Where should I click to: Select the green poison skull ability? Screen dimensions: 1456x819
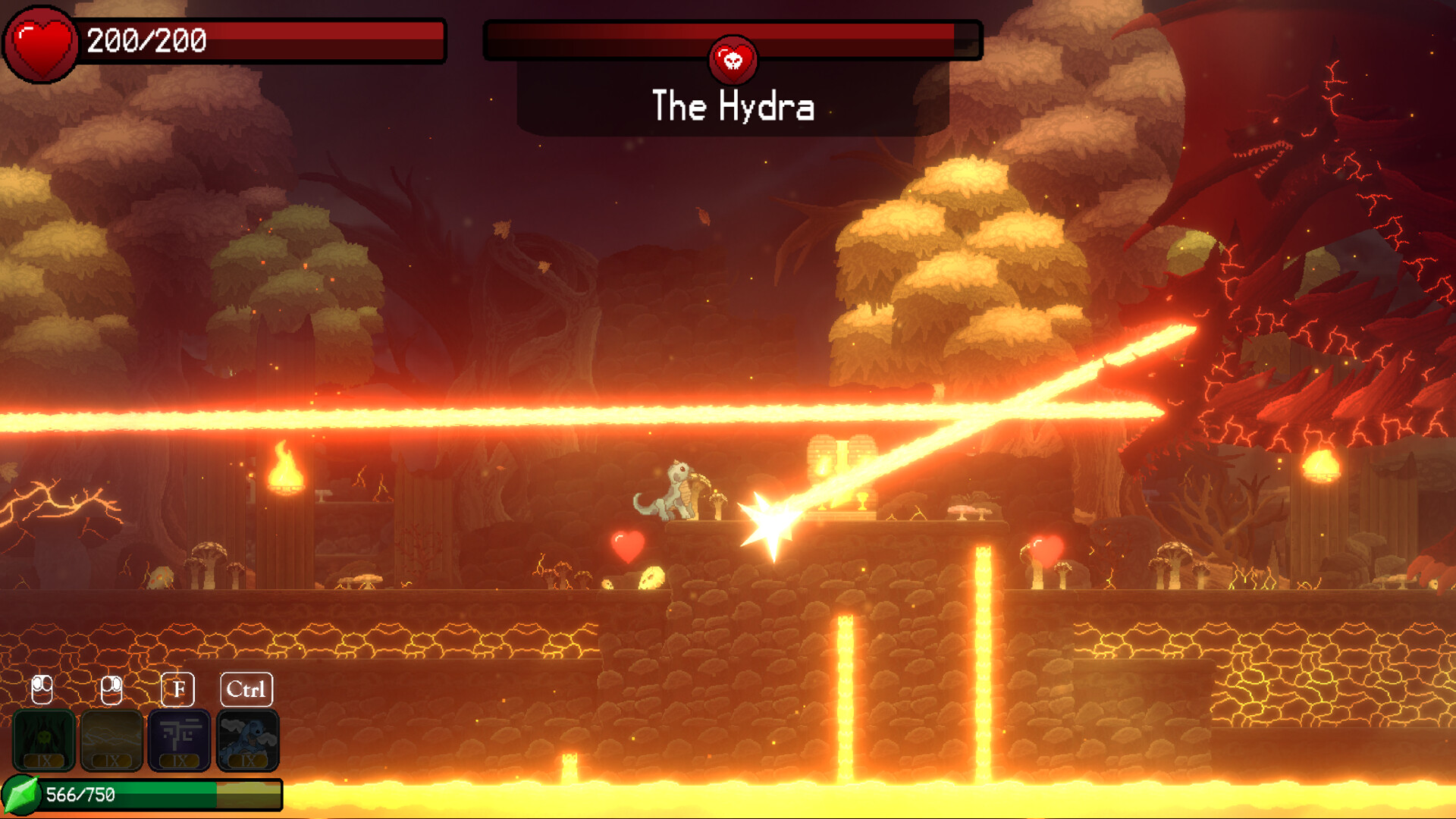point(45,739)
